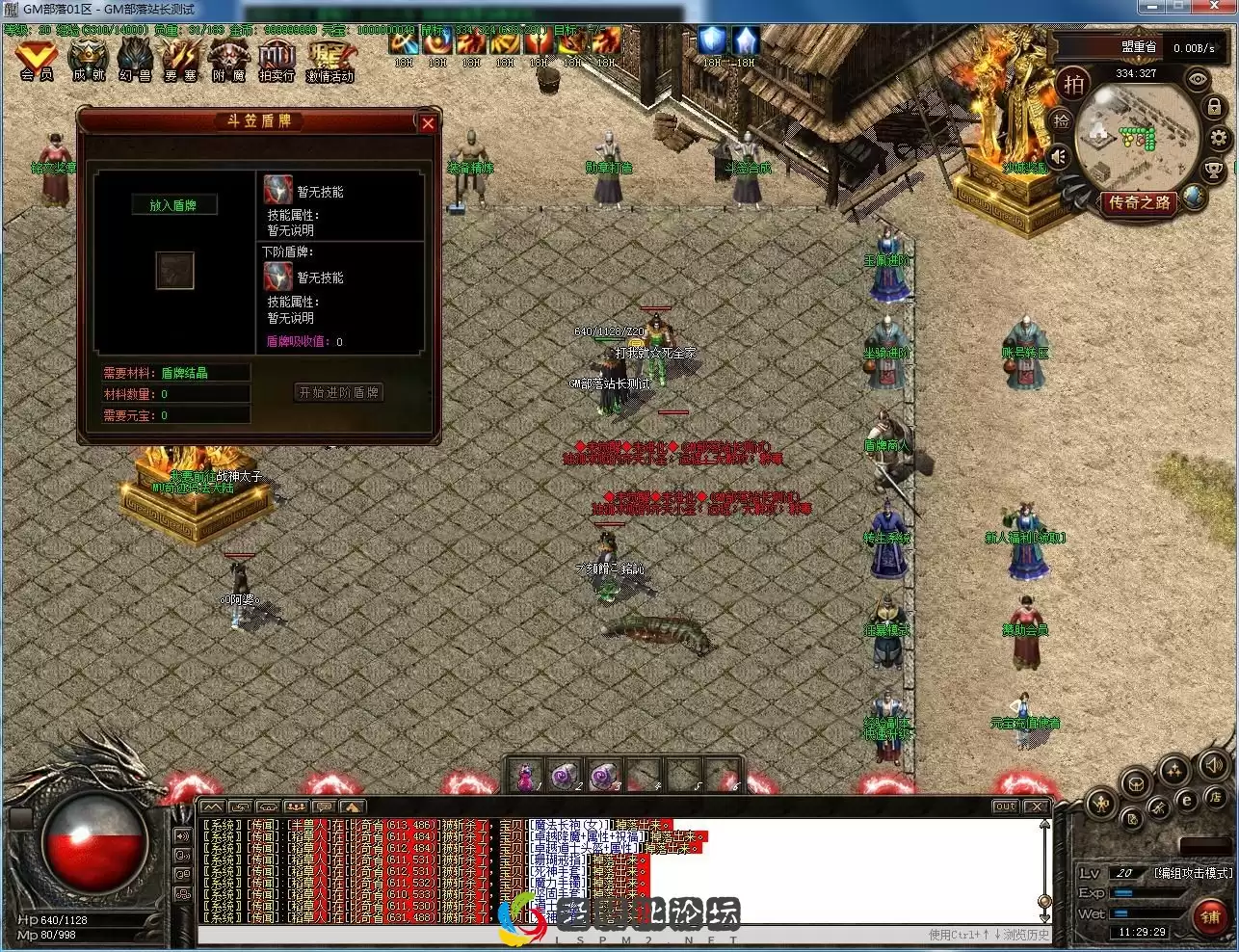Open minimap settings via the gear icon
Viewport: 1239px width, 952px height.
click(x=1219, y=138)
